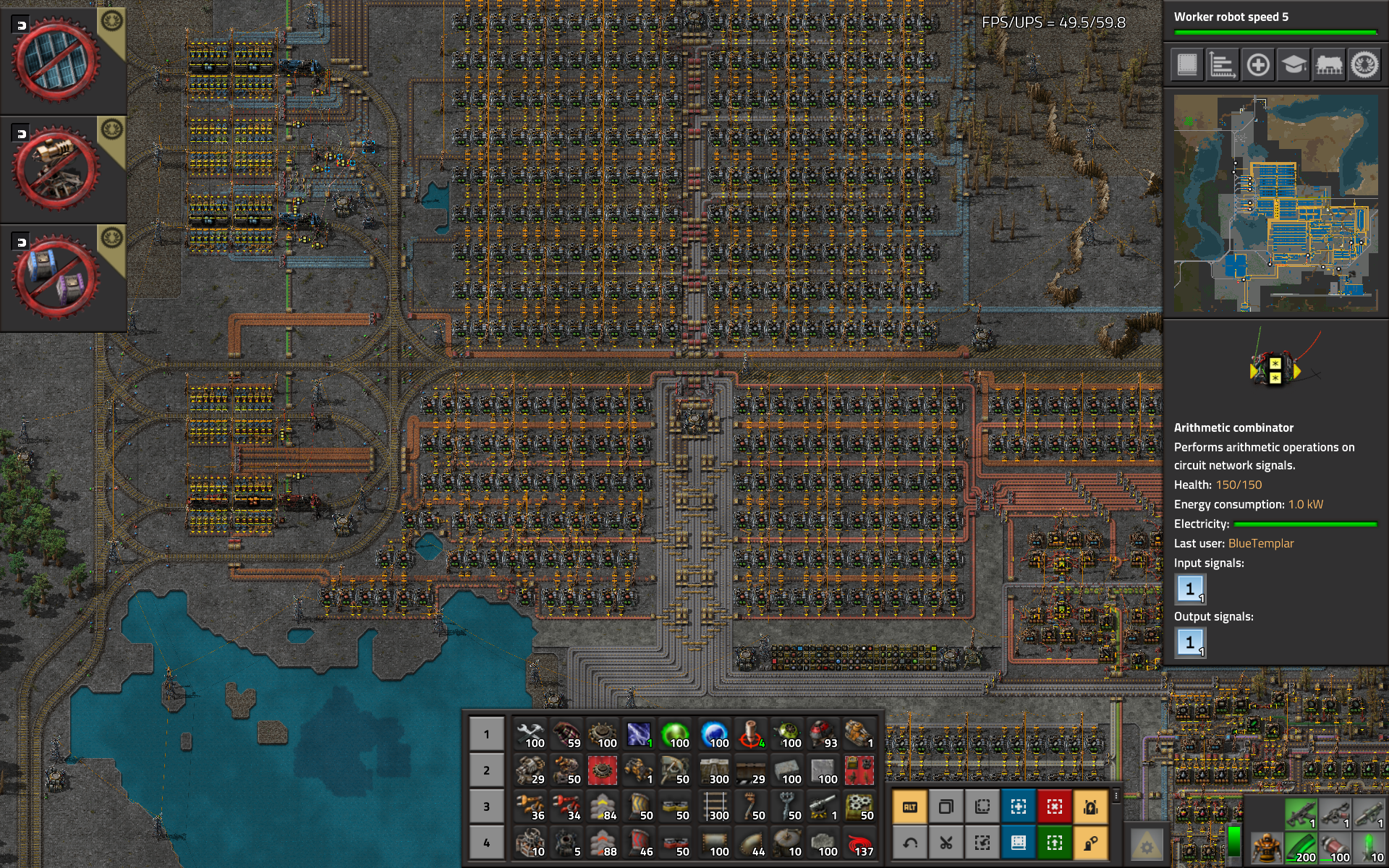Image resolution: width=1389 pixels, height=868 pixels.
Task: Activate the green upgrade planner tool
Action: (1054, 843)
